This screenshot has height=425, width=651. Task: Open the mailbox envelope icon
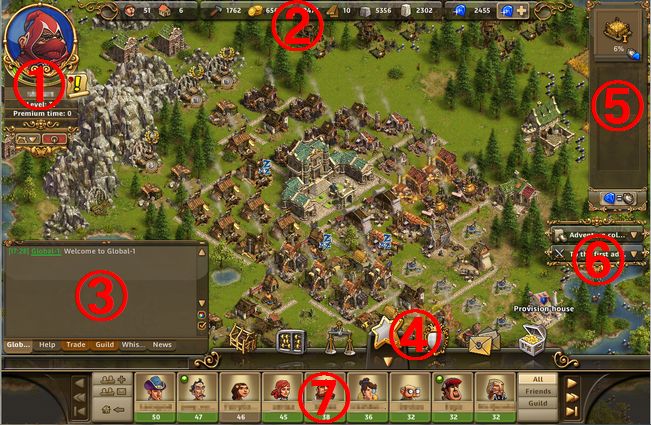tap(483, 342)
